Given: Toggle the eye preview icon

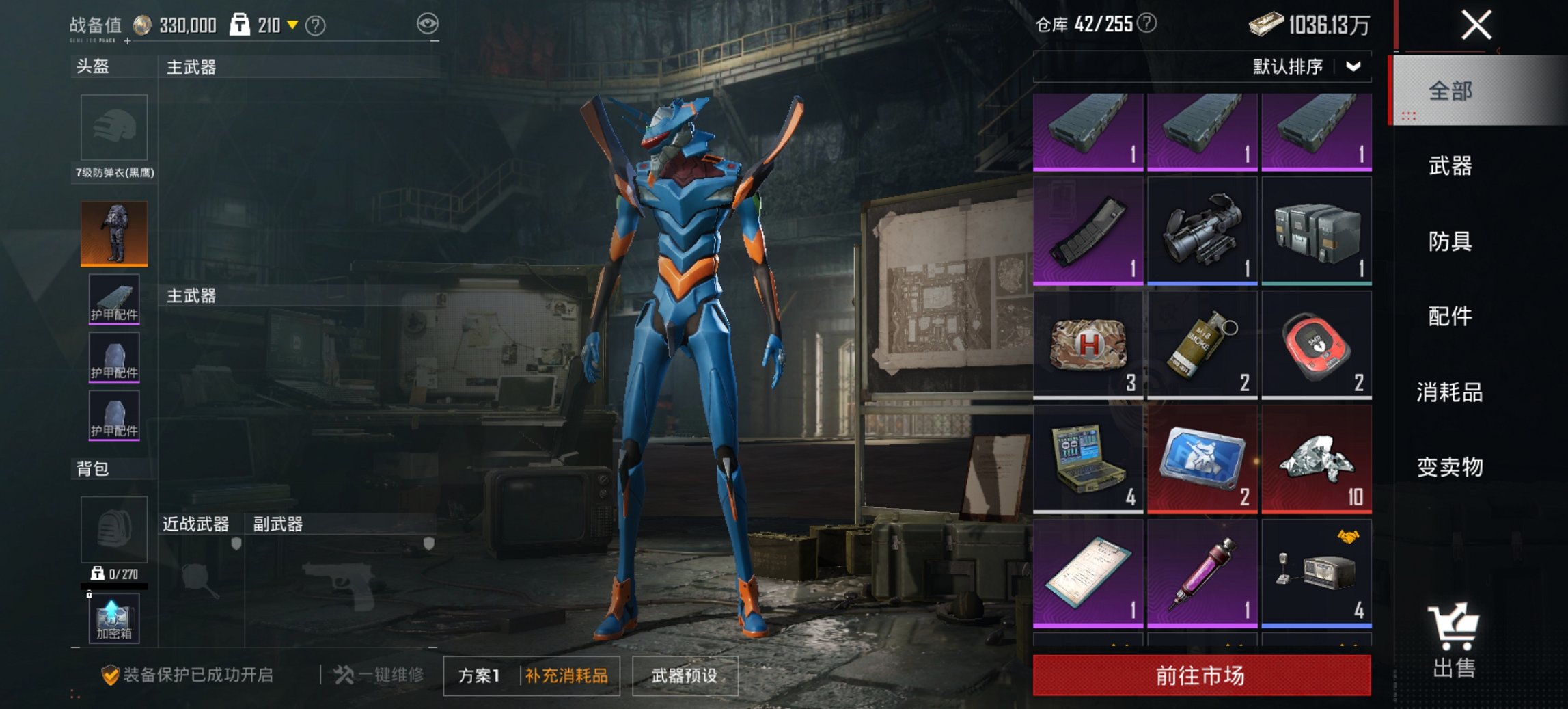Looking at the screenshot, I should [427, 21].
